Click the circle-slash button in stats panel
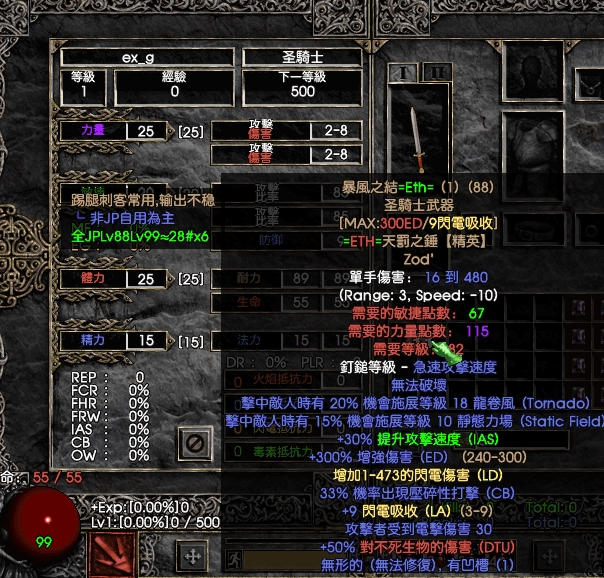Image resolution: width=604 pixels, height=578 pixels. coord(196,442)
